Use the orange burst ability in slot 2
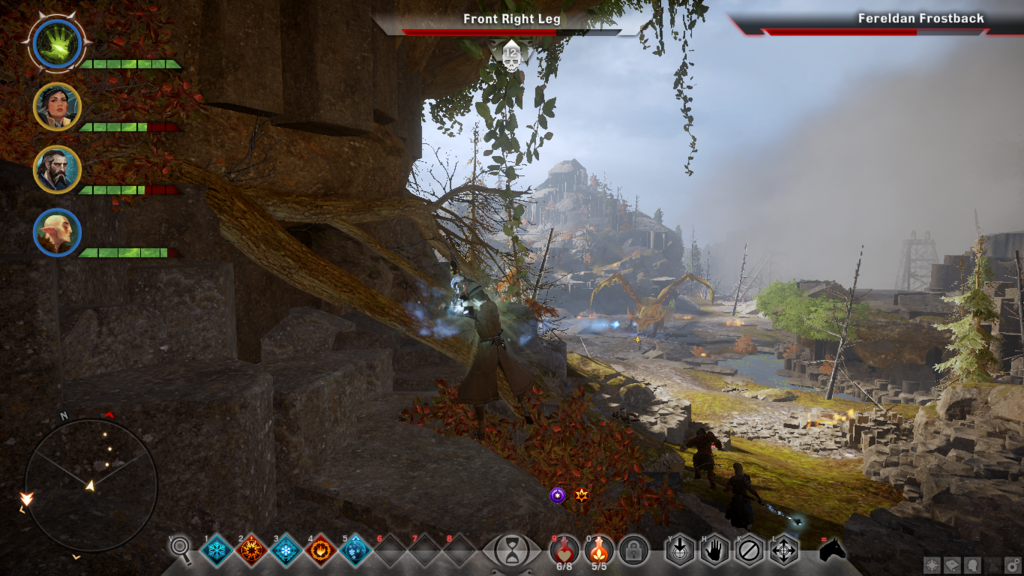 pyautogui.click(x=251, y=550)
